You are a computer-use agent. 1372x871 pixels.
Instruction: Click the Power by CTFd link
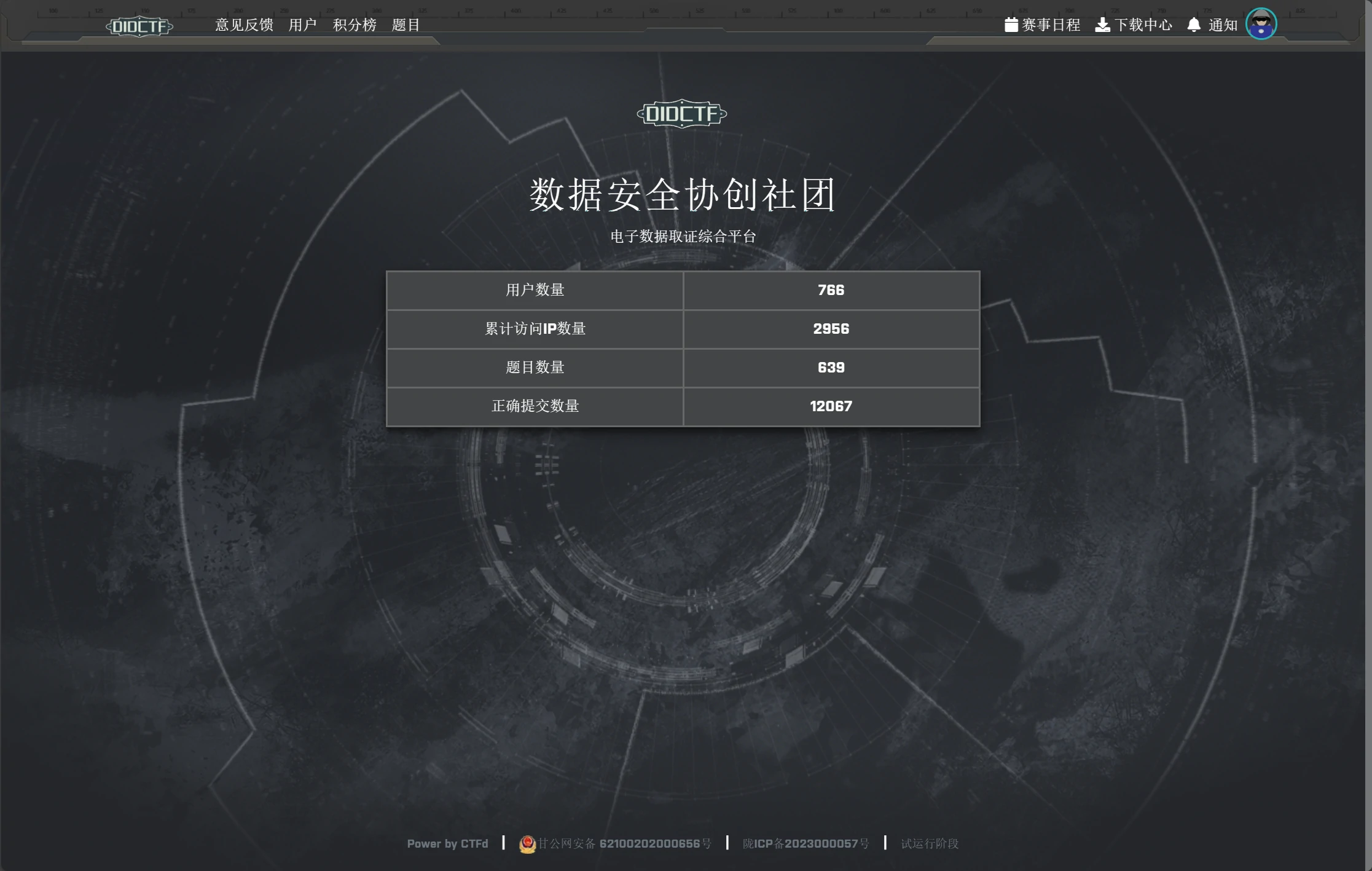point(447,844)
